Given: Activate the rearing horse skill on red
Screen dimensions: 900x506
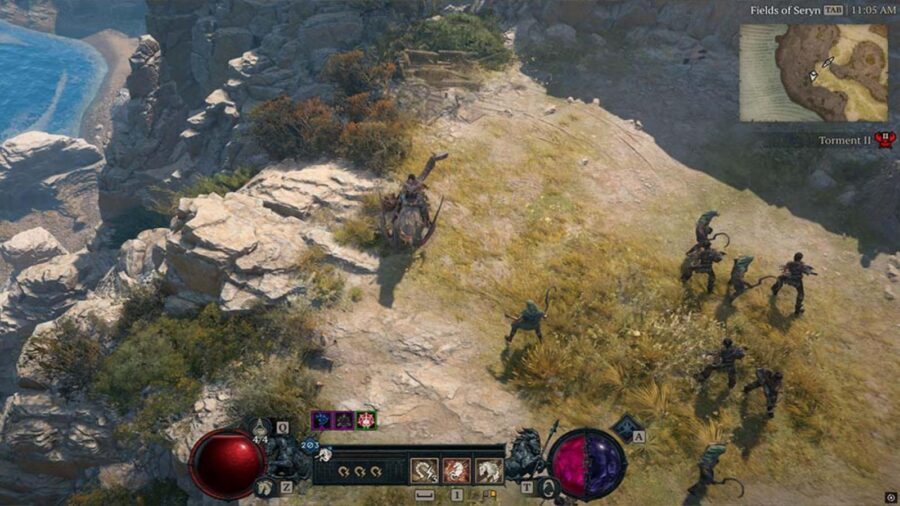Looking at the screenshot, I should (457, 470).
